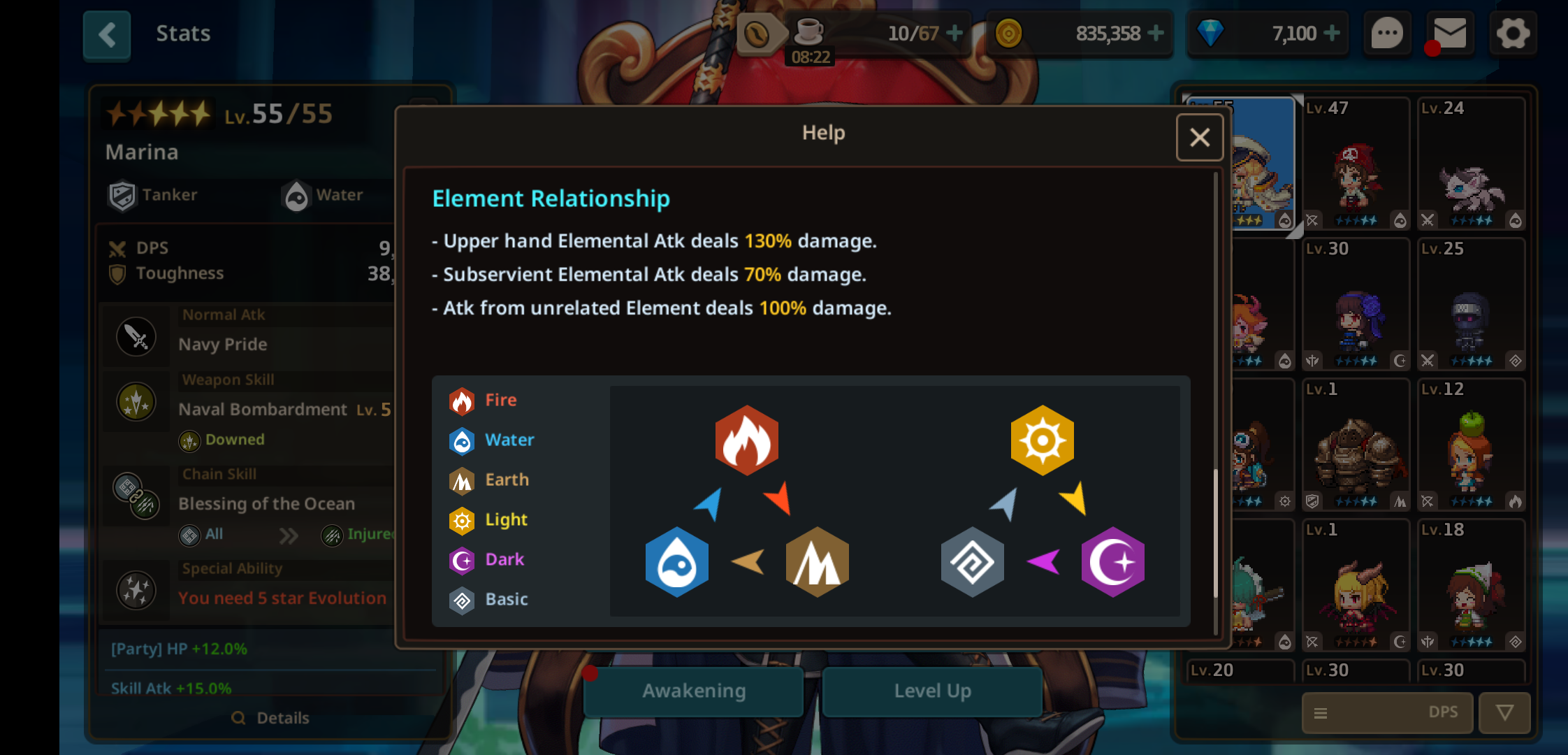This screenshot has width=1568, height=755.
Task: Tap the back arrow on Stats screen
Action: click(x=106, y=34)
